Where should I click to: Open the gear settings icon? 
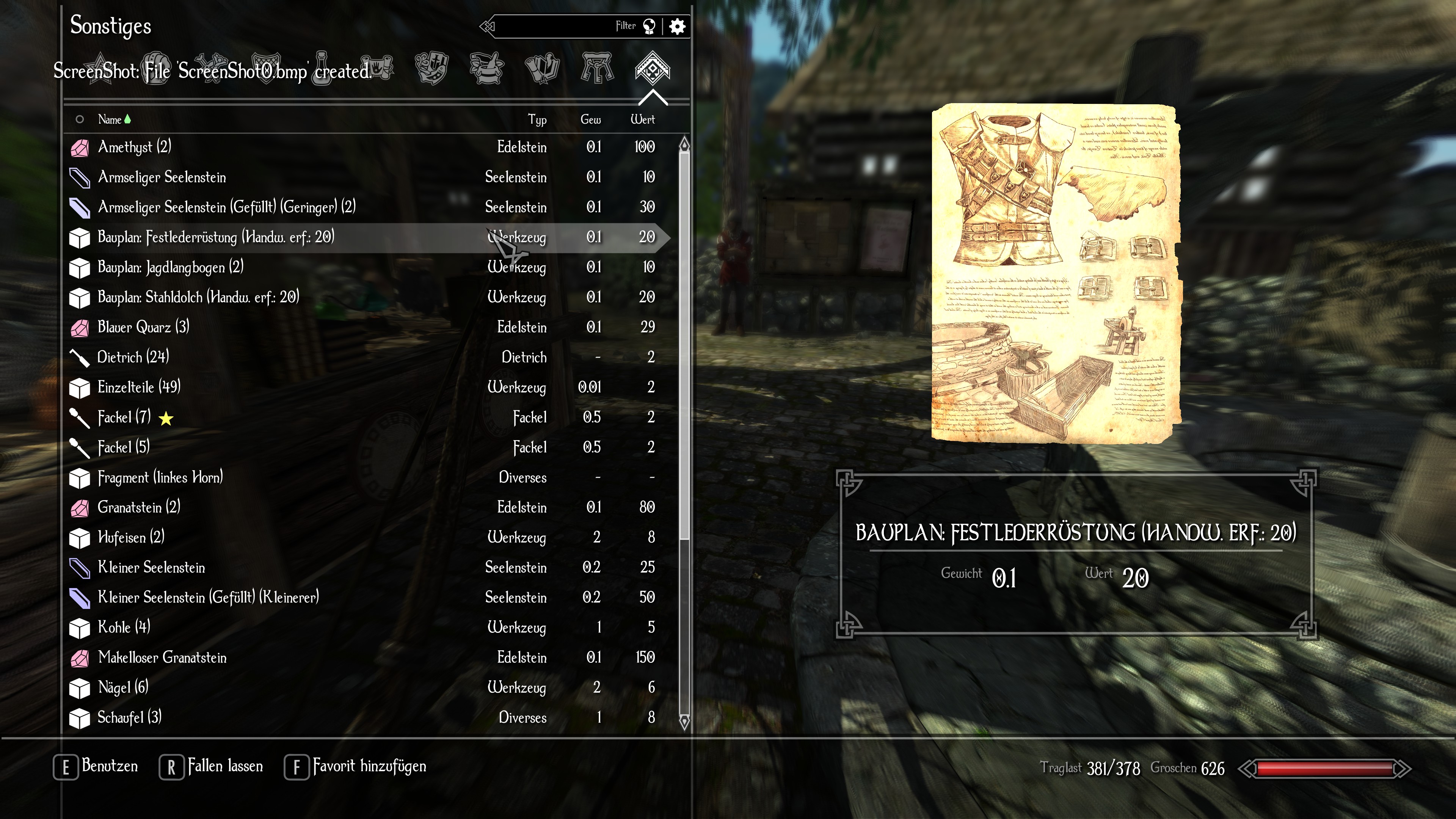pyautogui.click(x=677, y=26)
